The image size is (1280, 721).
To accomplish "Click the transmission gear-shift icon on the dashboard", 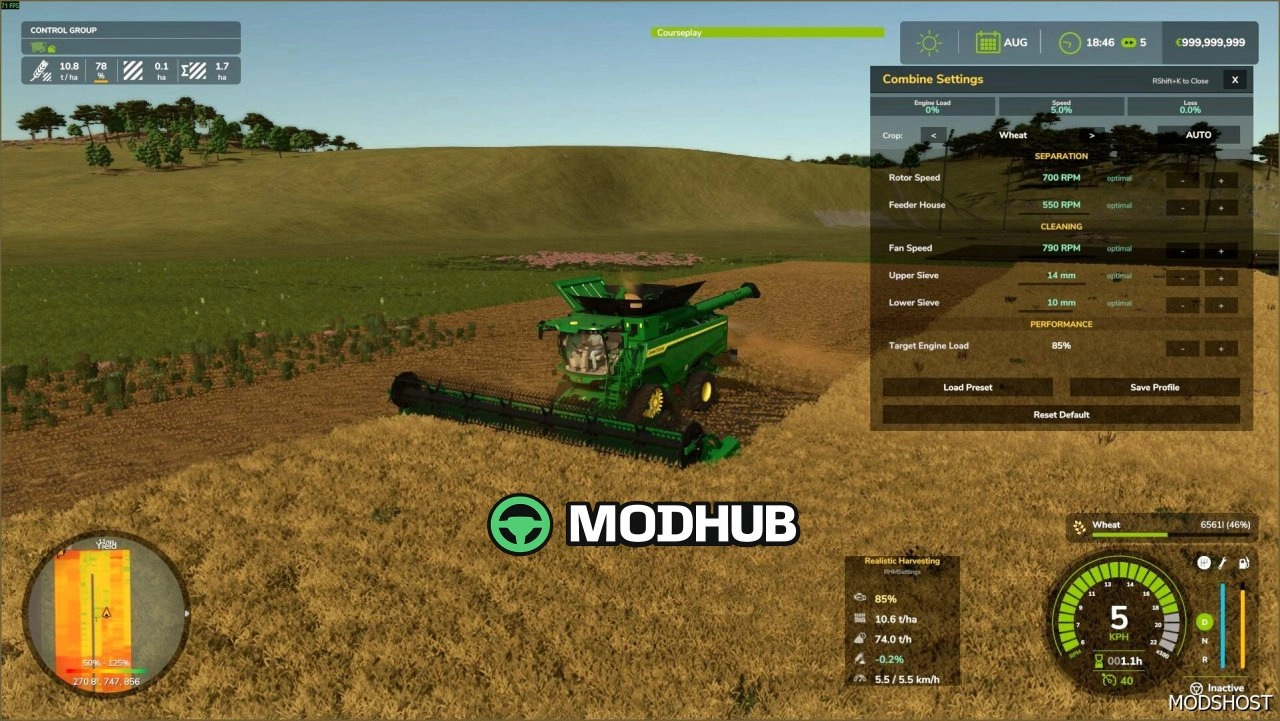I will tap(1203, 562).
